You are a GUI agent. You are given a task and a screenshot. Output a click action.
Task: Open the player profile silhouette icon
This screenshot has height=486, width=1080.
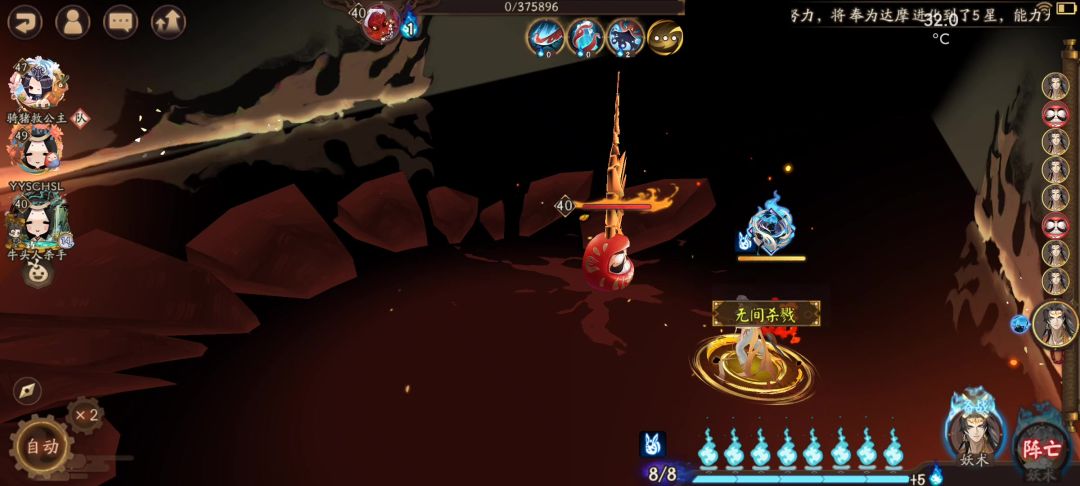tap(73, 20)
